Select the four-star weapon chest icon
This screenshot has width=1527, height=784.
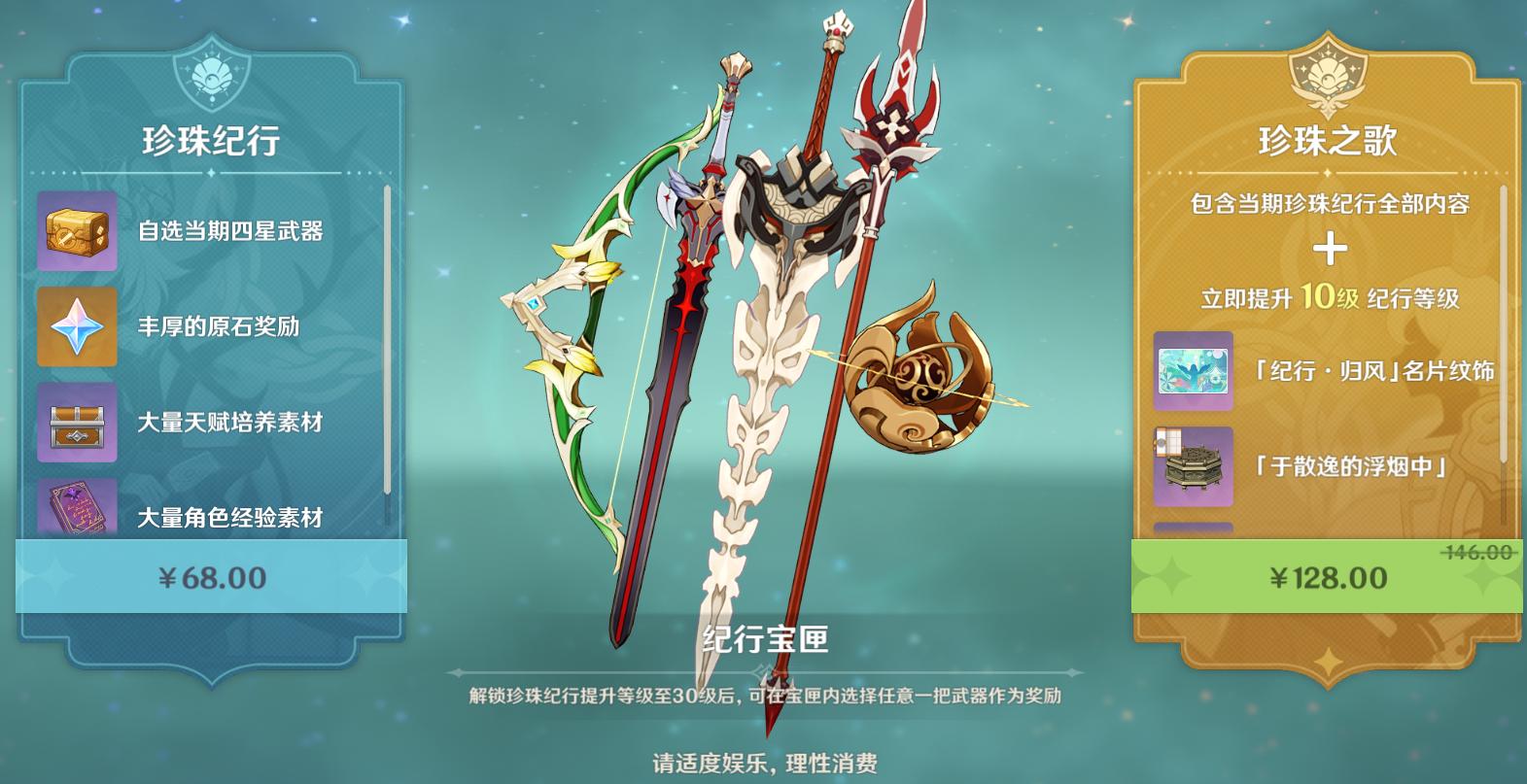(77, 233)
